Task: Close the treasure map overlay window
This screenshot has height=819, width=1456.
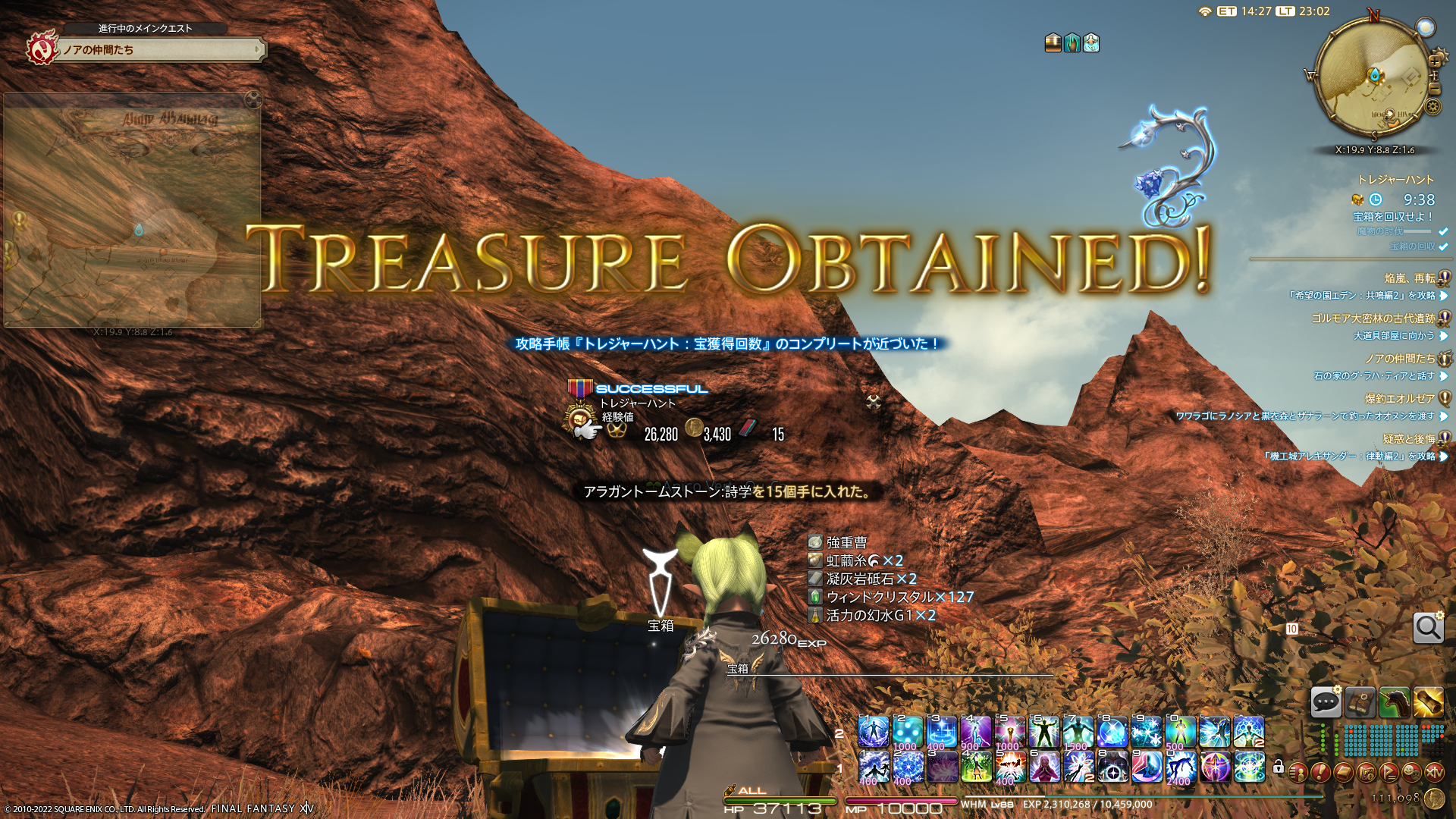Action: tap(253, 99)
